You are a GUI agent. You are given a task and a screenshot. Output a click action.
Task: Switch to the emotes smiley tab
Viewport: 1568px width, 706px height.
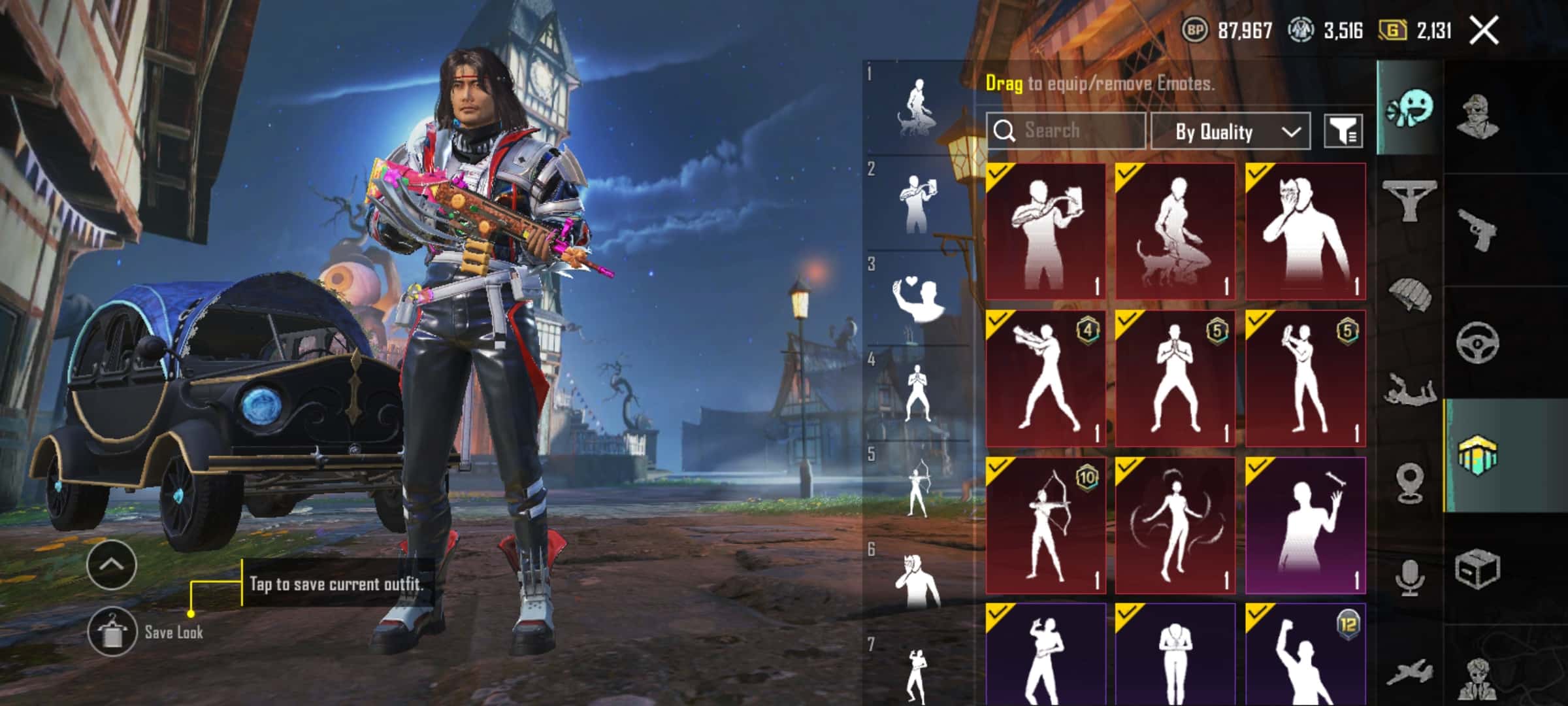click(x=1410, y=109)
